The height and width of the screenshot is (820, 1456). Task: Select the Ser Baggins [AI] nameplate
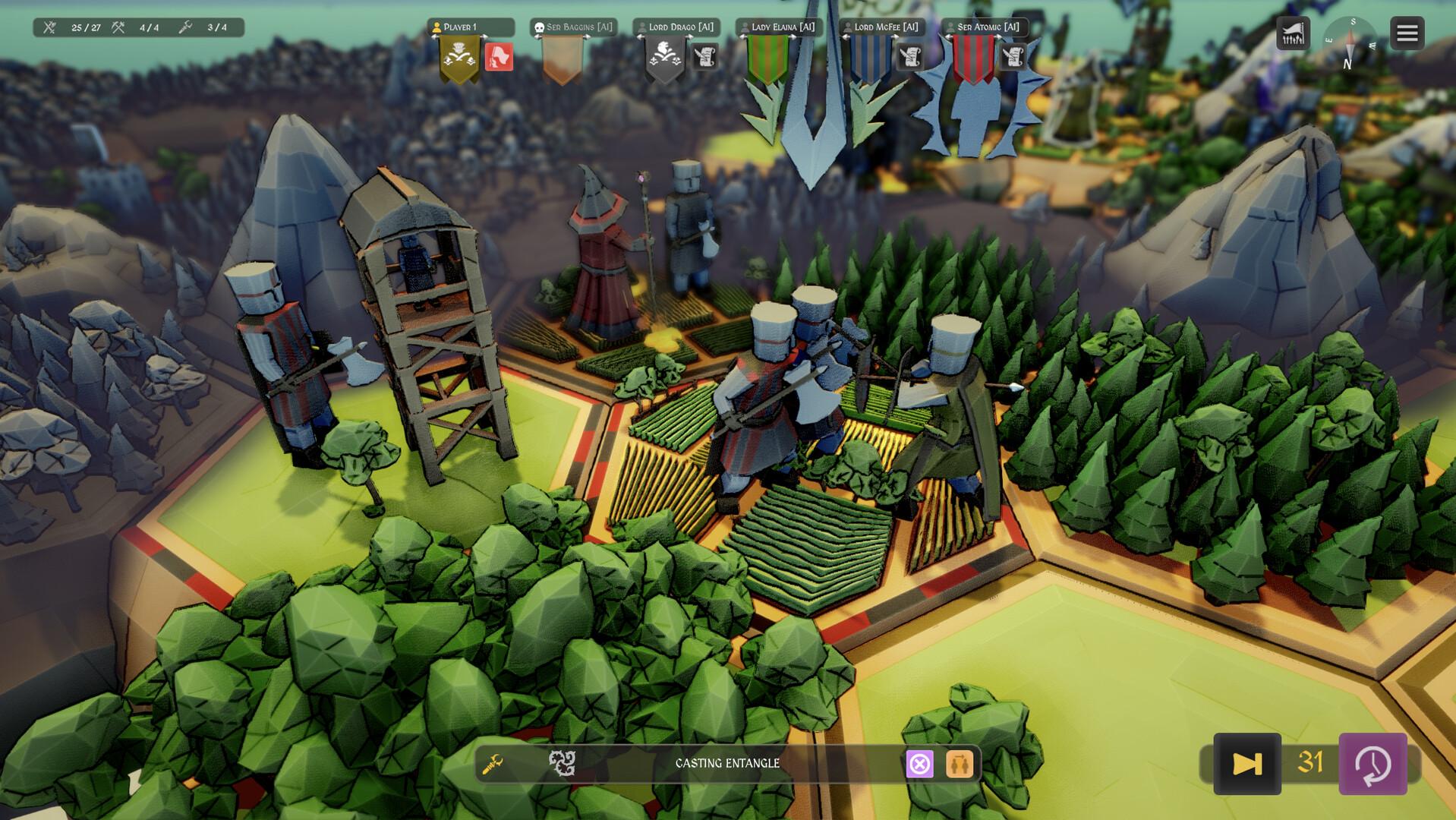tap(575, 27)
